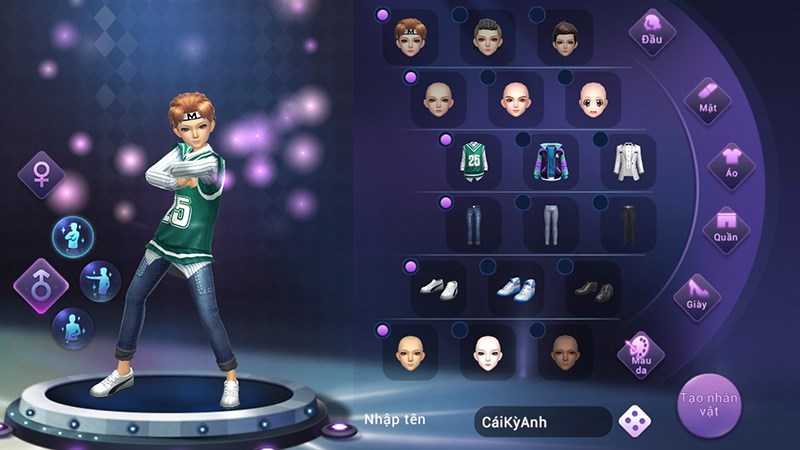This screenshot has height=450, width=800.
Task: Randomize the name with the dice button
Action: (x=633, y=421)
